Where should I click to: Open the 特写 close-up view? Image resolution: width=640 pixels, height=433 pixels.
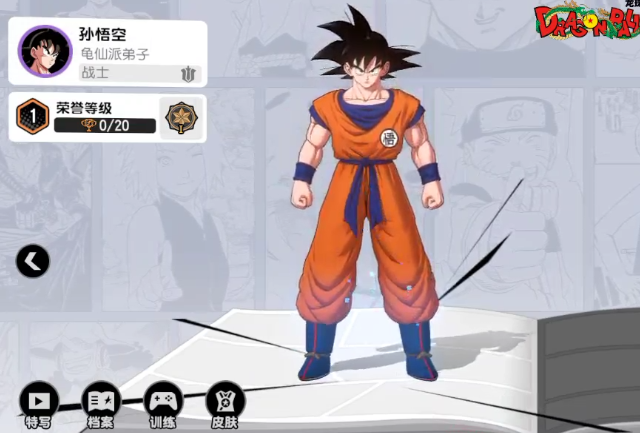pos(38,401)
